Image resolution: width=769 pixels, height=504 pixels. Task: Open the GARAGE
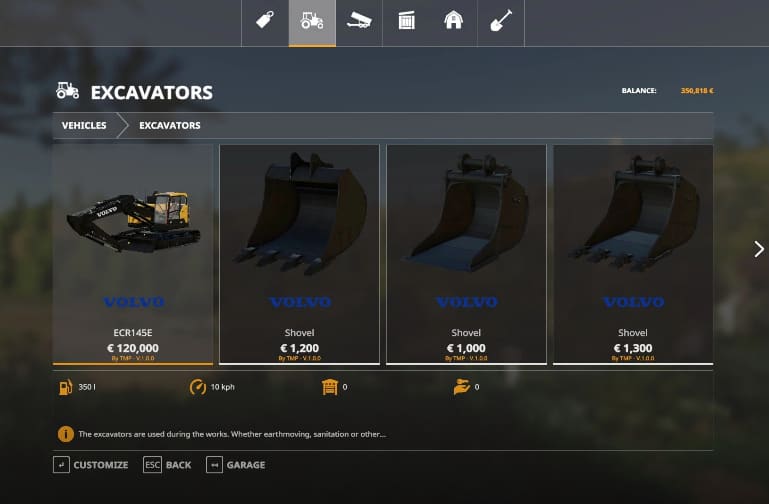[x=236, y=465]
